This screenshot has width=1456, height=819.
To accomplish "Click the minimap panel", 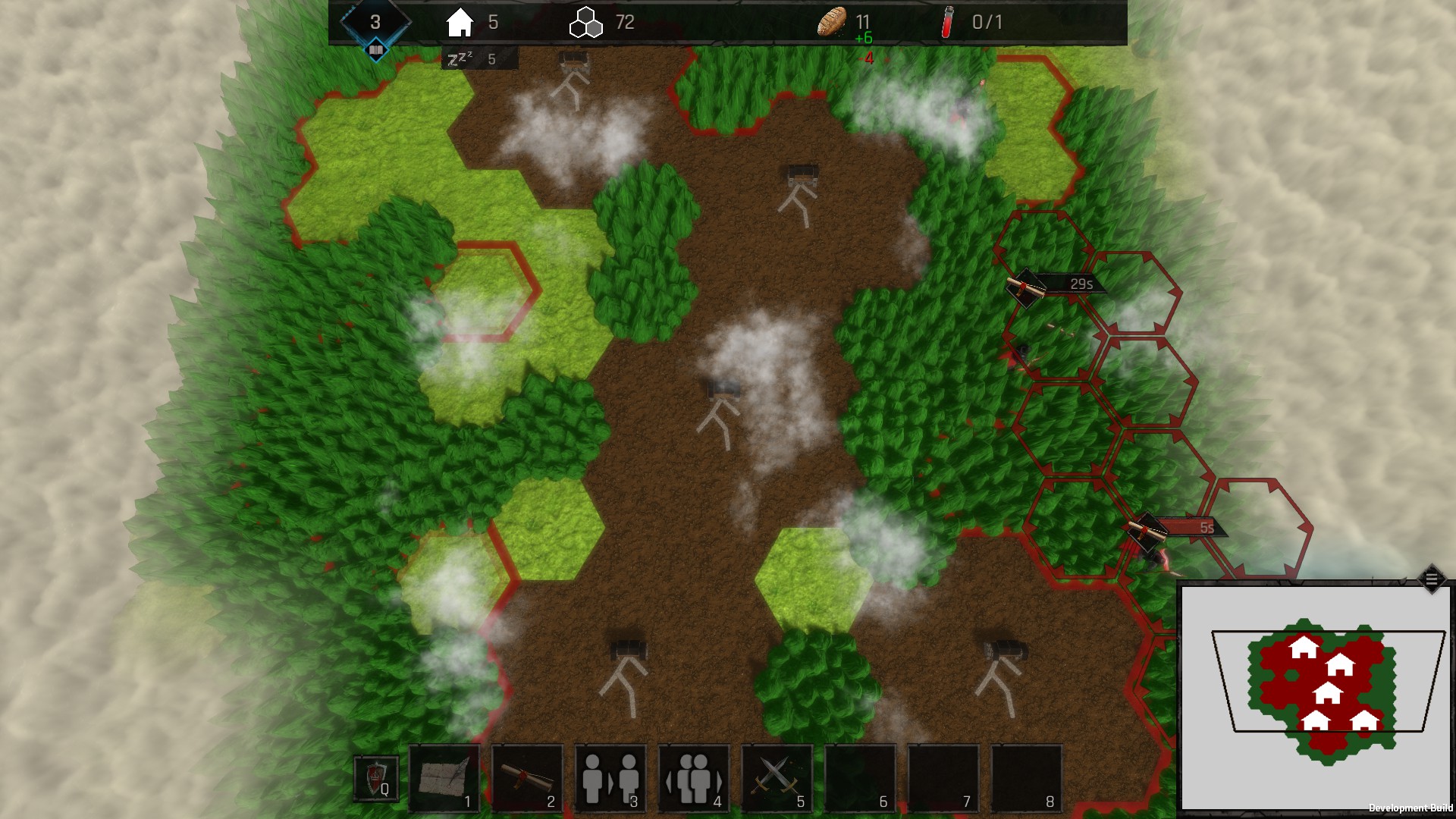I will point(1316,696).
